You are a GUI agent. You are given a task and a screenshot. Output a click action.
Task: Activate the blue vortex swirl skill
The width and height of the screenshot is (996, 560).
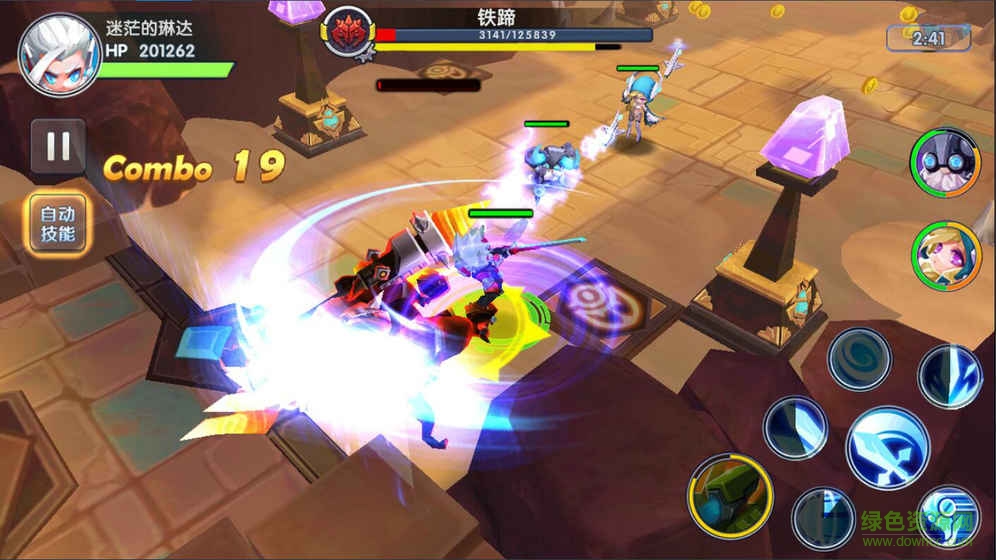coord(858,358)
